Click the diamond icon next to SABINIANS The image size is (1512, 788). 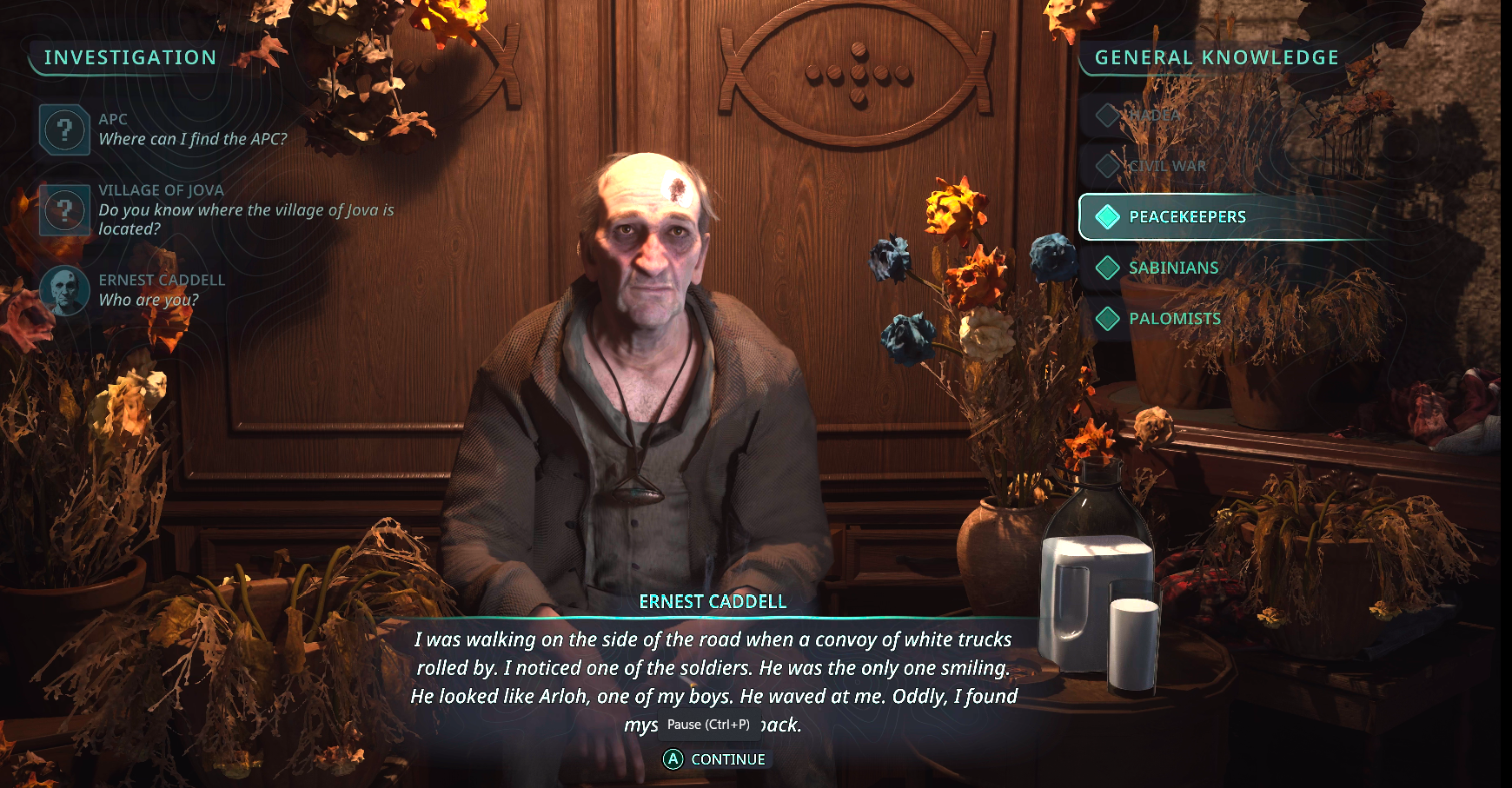[1107, 268]
